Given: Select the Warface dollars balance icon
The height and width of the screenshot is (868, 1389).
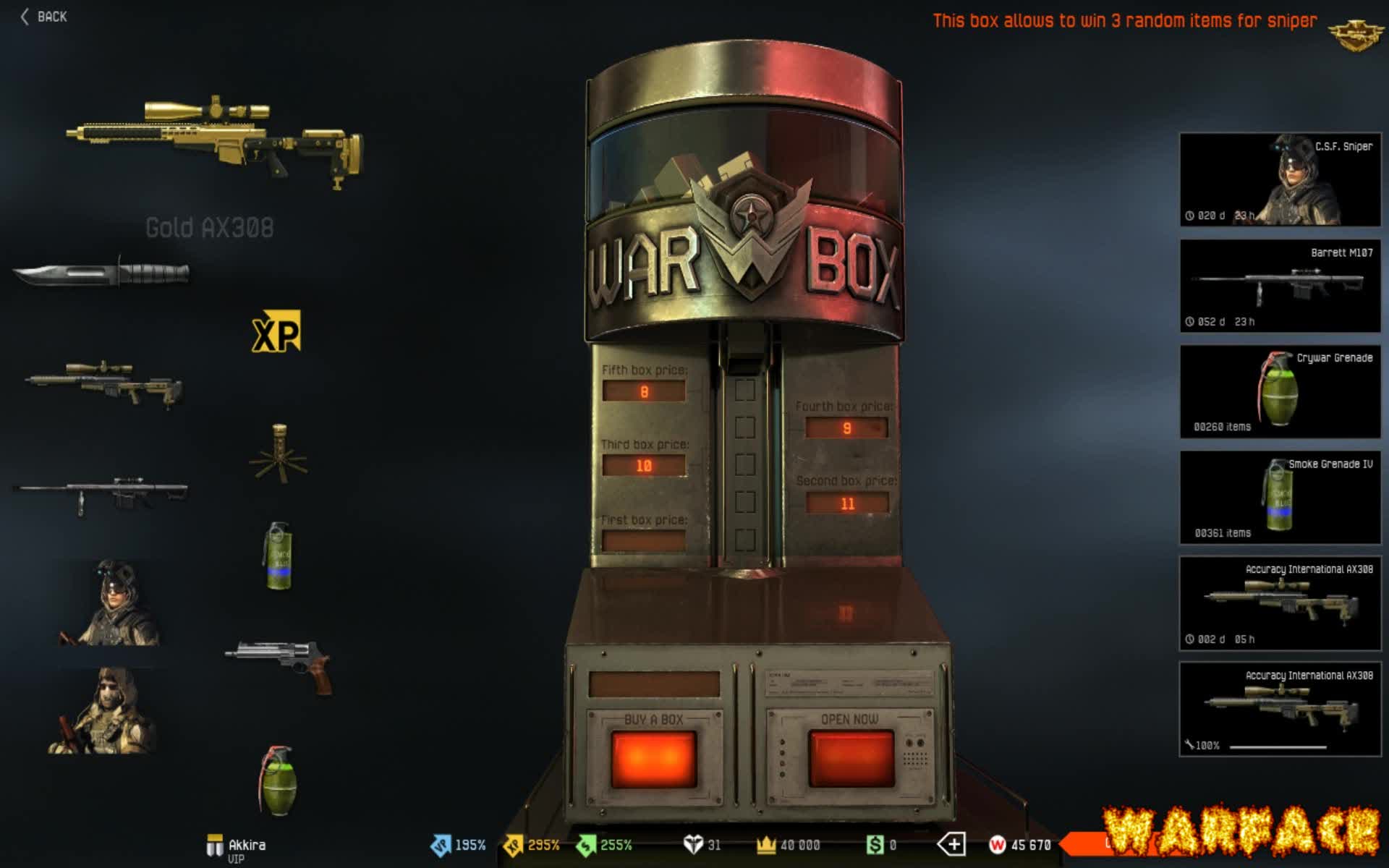Looking at the screenshot, I should pos(875,843).
